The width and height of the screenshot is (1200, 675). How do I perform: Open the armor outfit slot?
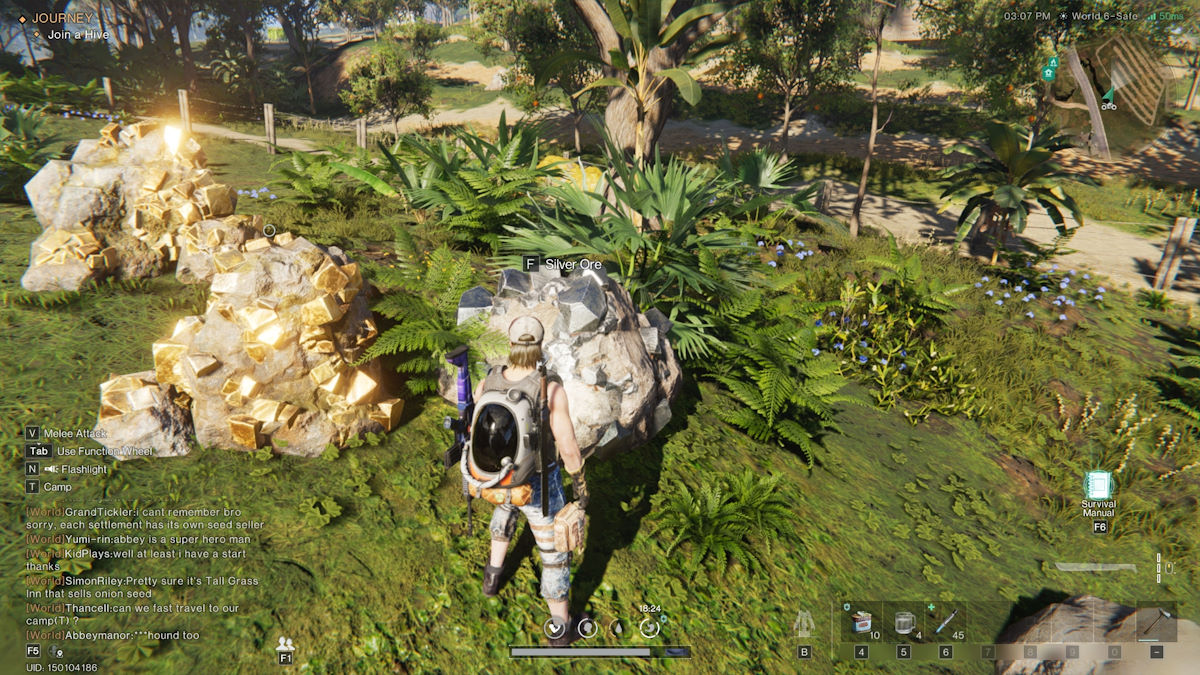click(804, 625)
